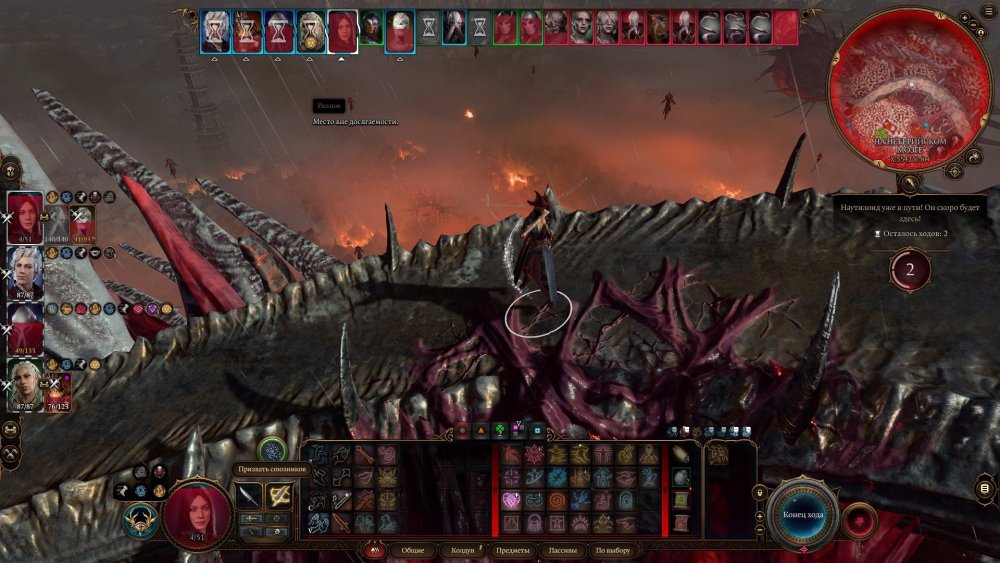Click the first white-haired initiative portrait

[215, 31]
